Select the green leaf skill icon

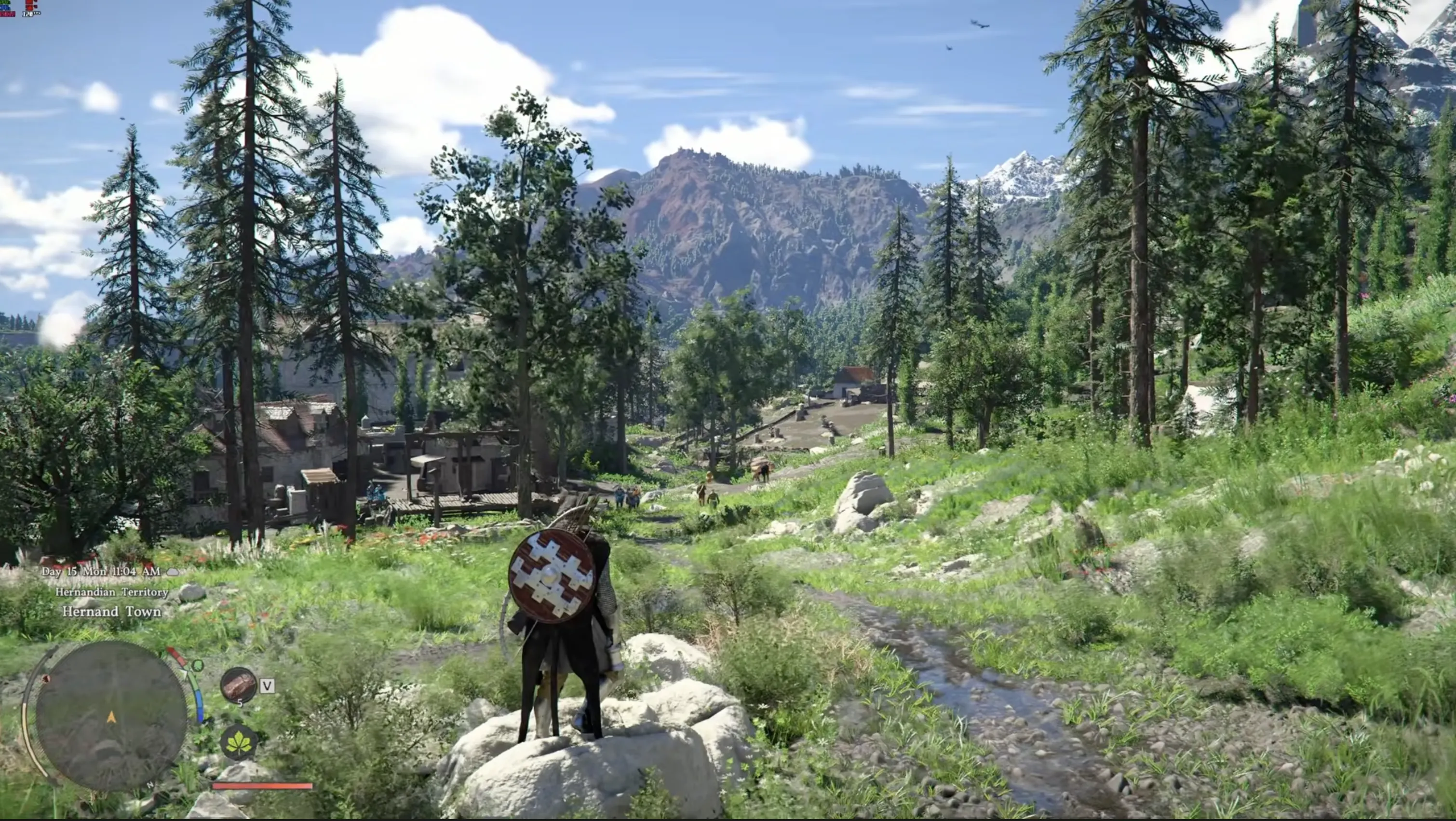click(x=239, y=742)
